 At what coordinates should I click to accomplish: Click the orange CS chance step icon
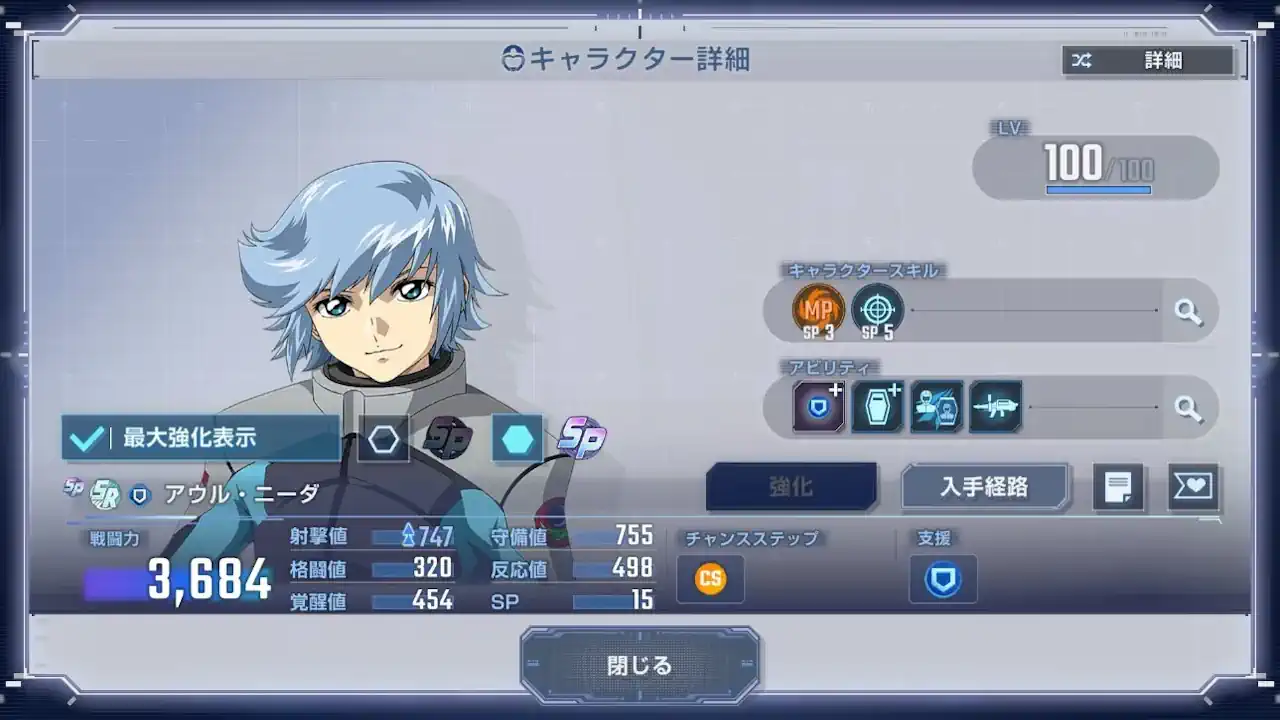click(710, 579)
